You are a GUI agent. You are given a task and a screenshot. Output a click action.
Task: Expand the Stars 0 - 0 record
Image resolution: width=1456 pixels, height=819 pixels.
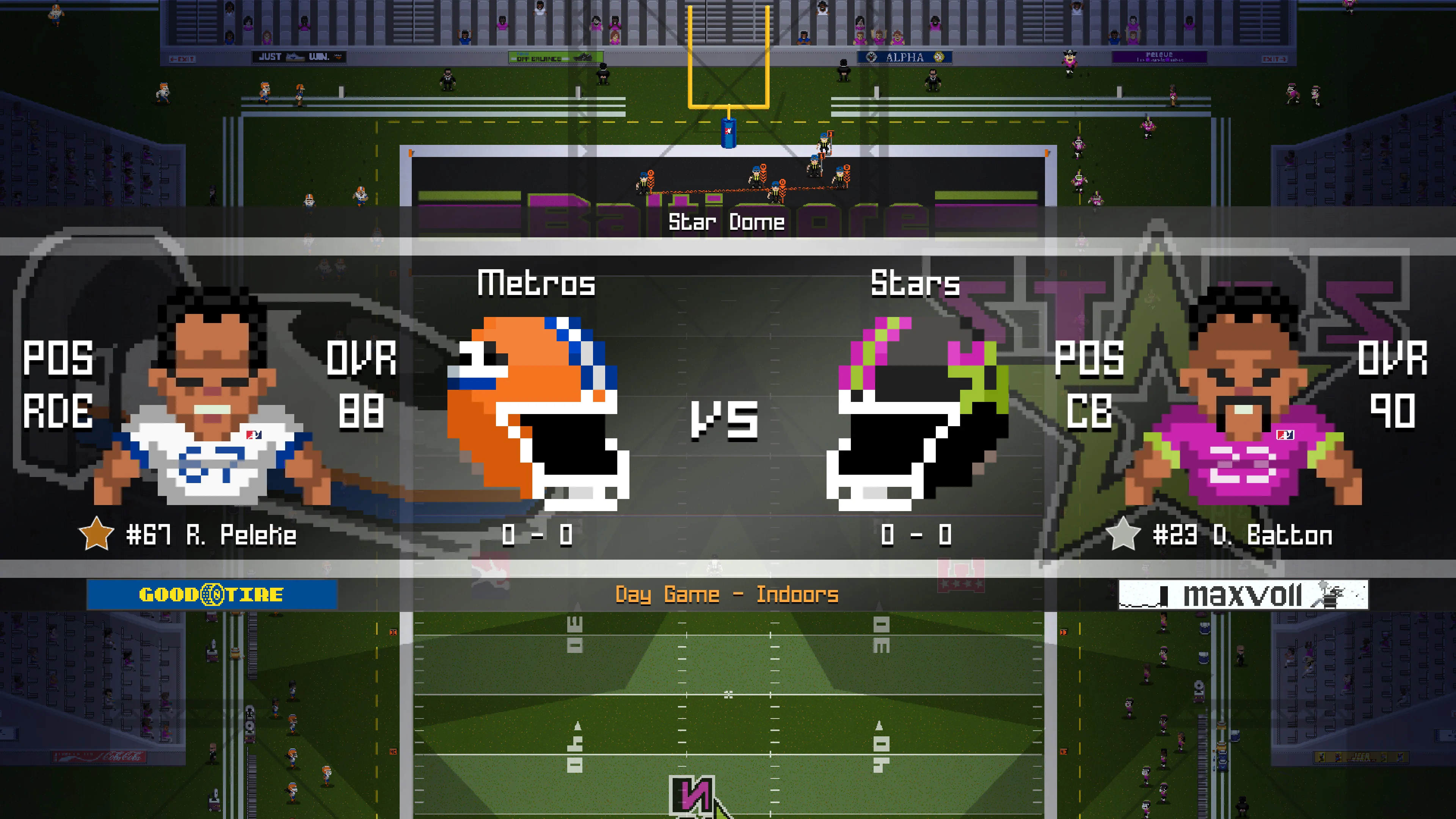pos(916,535)
